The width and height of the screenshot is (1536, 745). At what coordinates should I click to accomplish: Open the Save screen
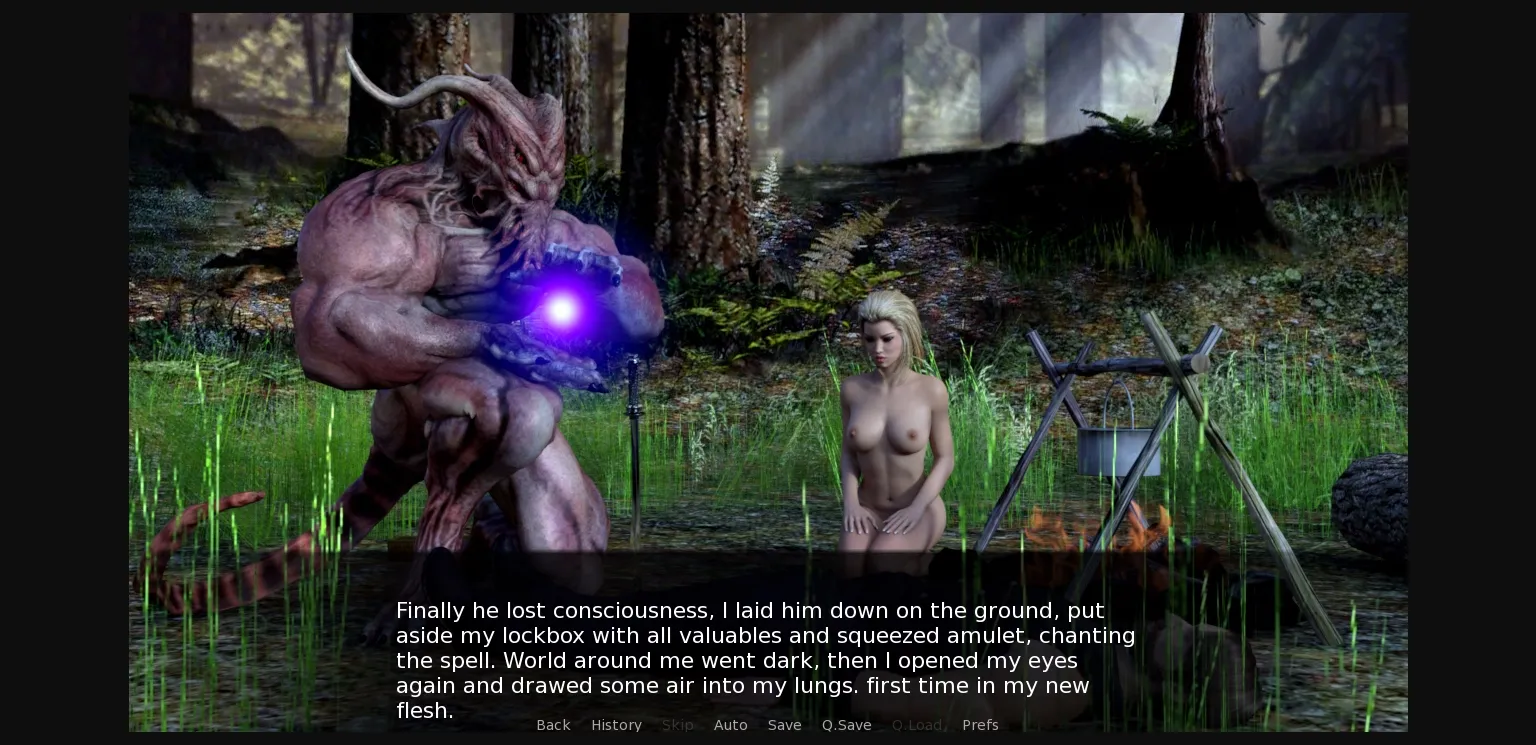784,725
